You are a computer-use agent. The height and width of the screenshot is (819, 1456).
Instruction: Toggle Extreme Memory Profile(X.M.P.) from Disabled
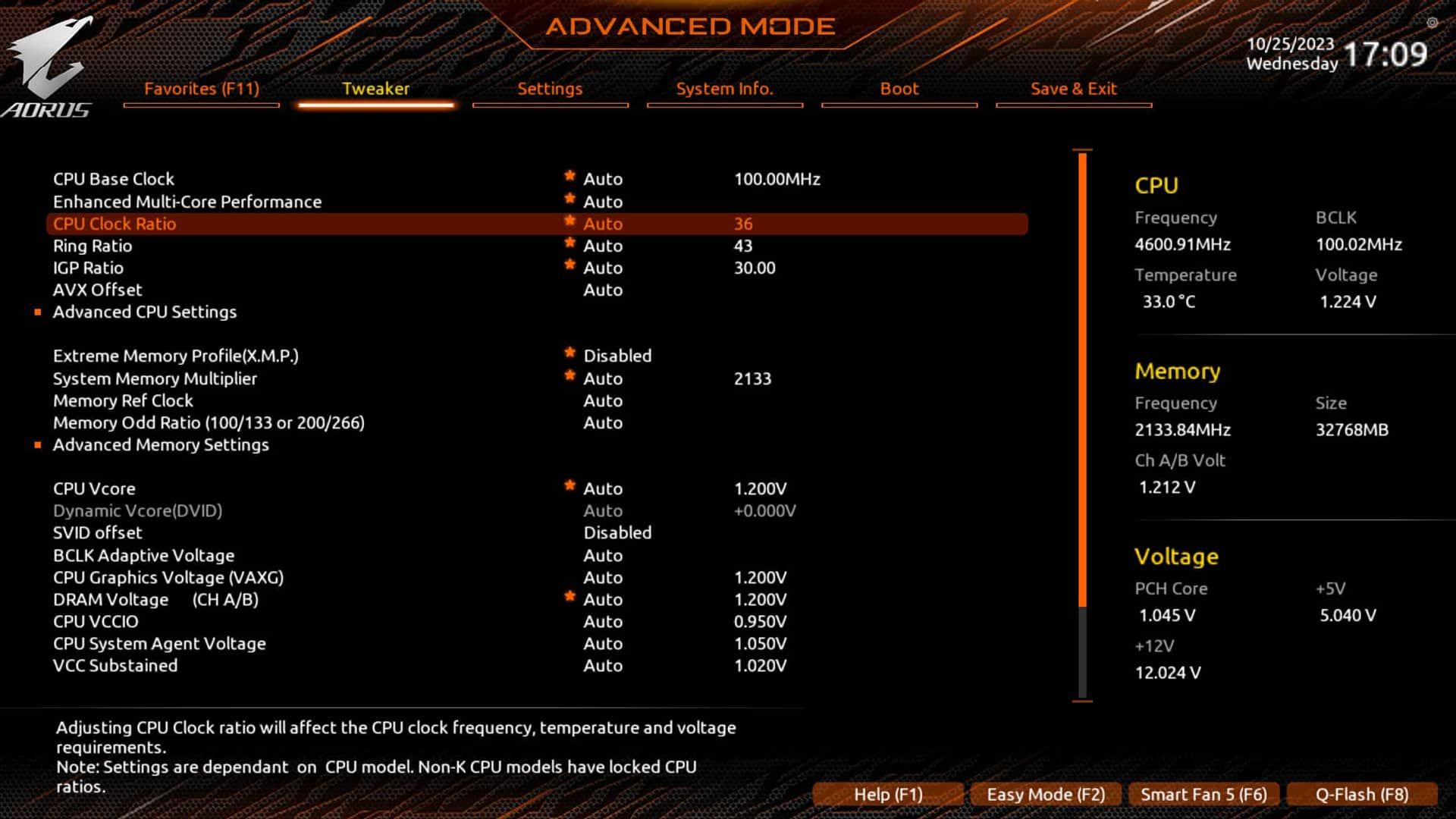617,355
